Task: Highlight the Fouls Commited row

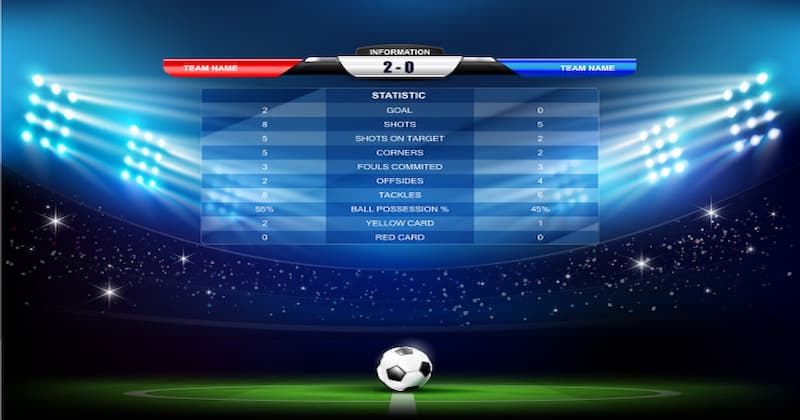Action: click(399, 166)
